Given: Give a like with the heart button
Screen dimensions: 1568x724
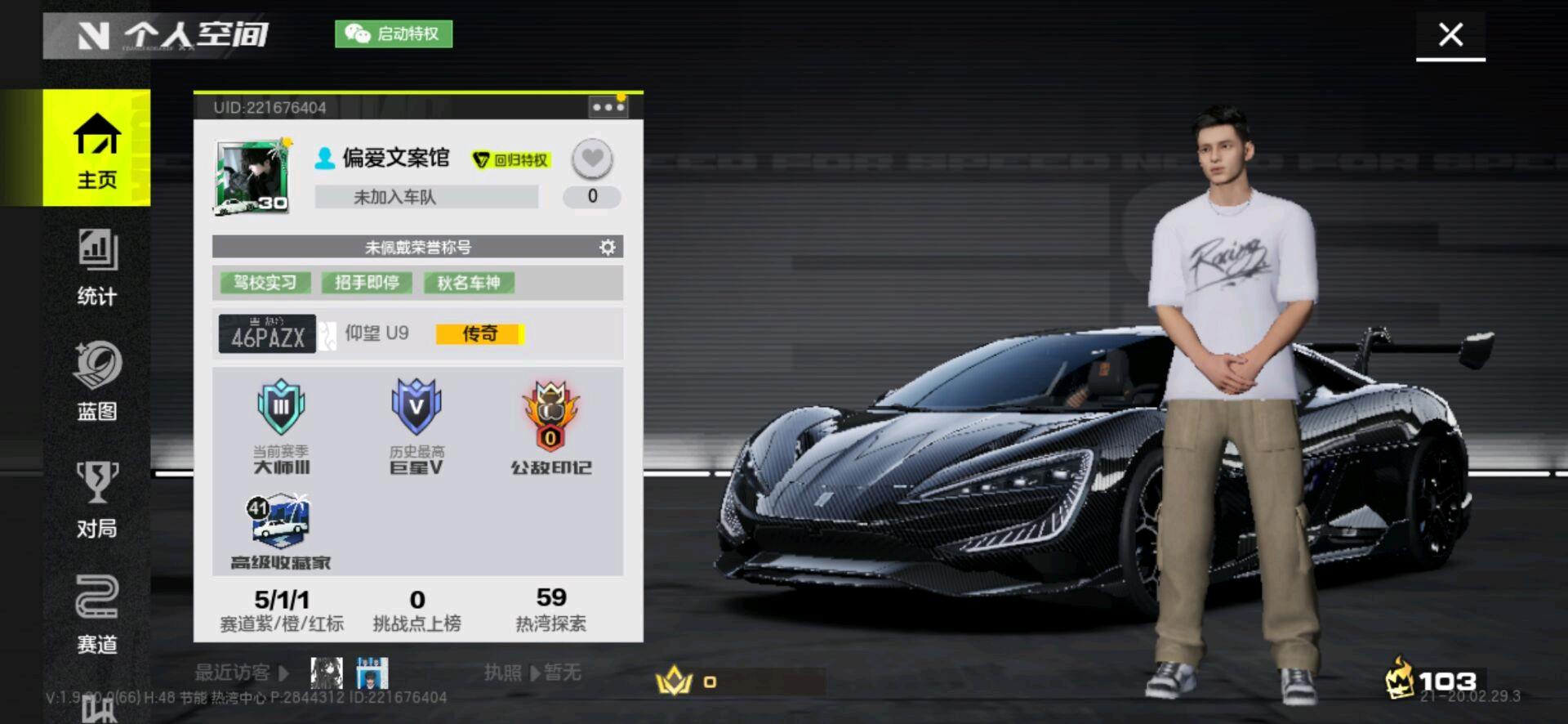Looking at the screenshot, I should (592, 158).
